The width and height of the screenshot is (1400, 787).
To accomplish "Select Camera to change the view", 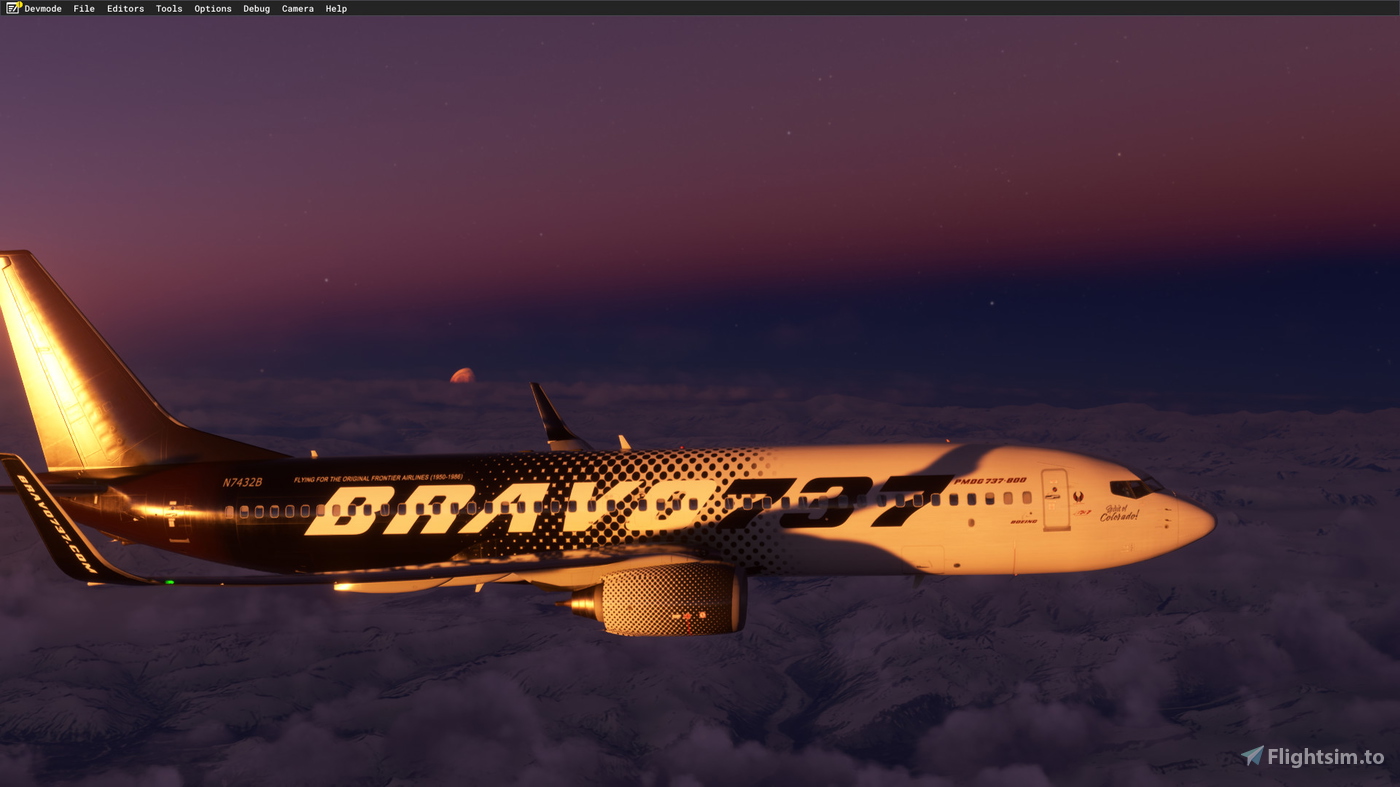I will coord(297,8).
